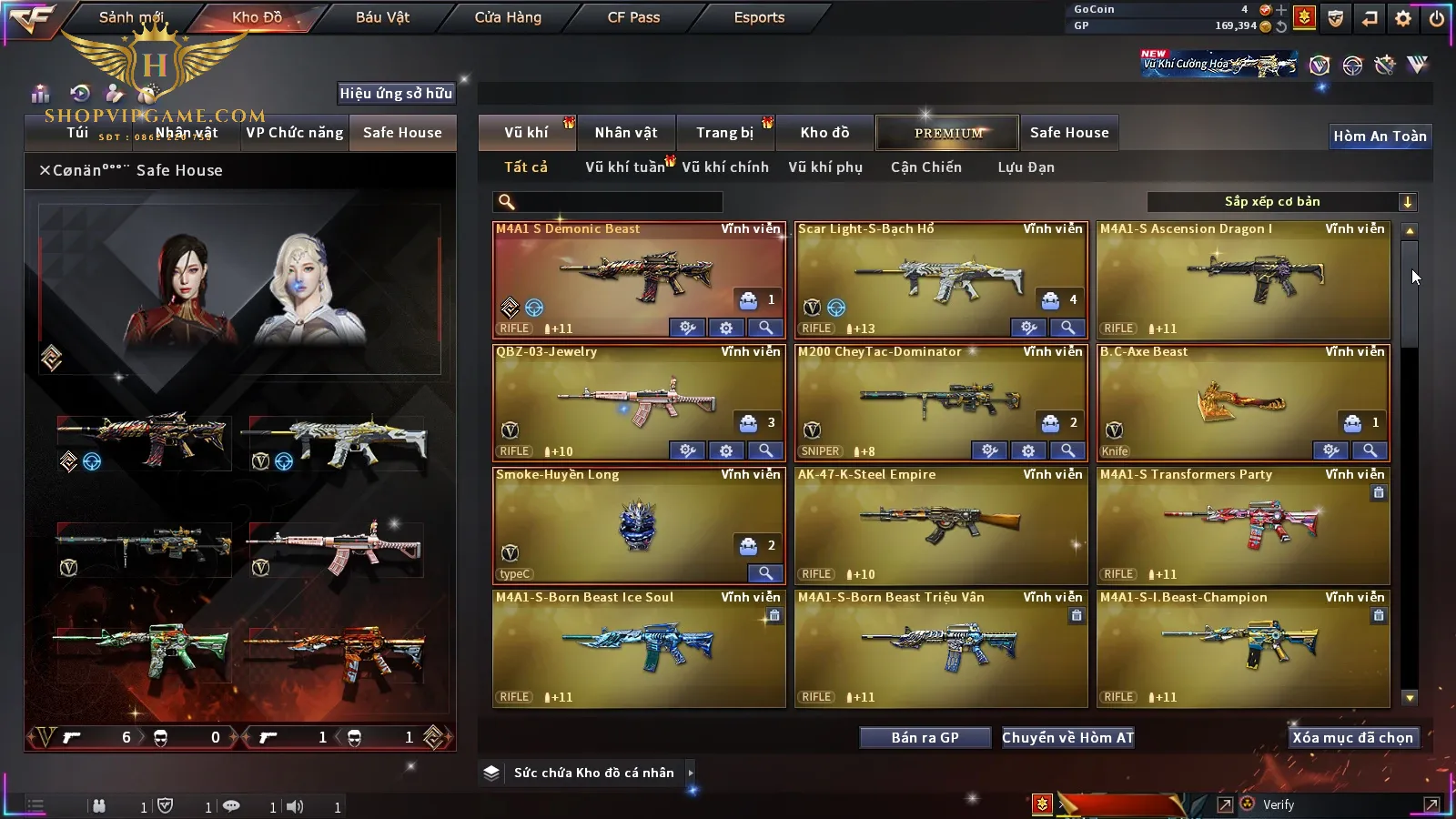Open the Cửa Hàng shop menu
Viewport: 1456px width, 819px height.
(x=508, y=17)
